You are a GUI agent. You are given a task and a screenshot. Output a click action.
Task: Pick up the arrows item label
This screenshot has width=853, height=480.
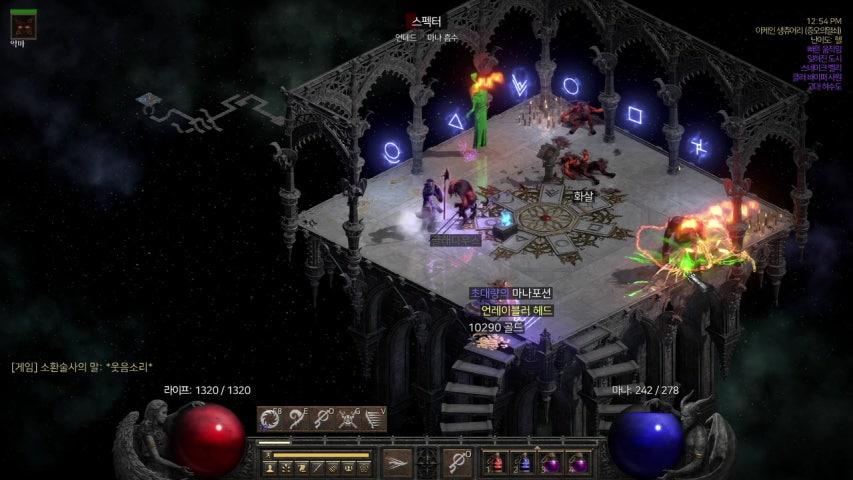click(583, 196)
